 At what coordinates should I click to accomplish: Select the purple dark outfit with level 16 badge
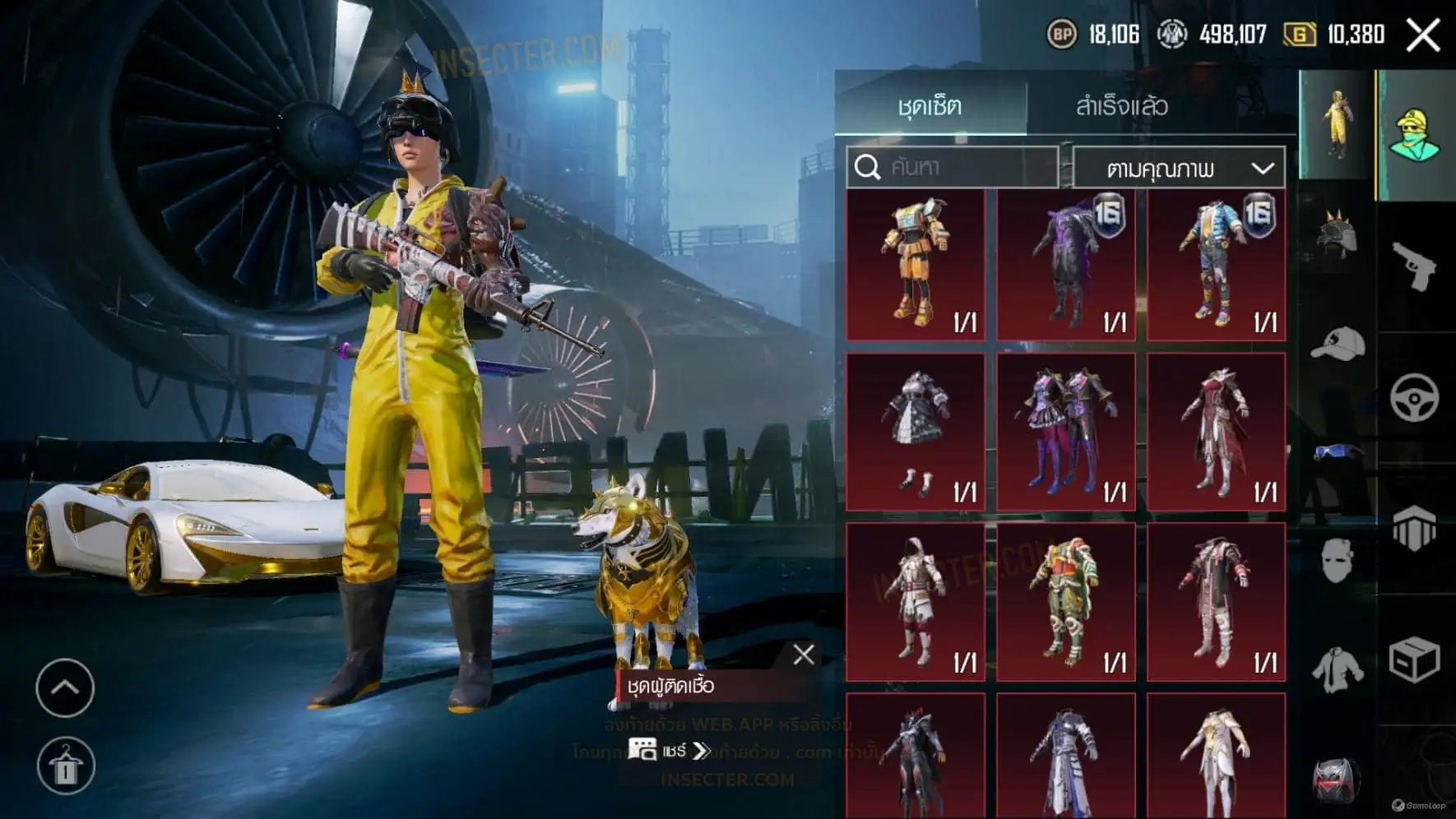pyautogui.click(x=1066, y=265)
